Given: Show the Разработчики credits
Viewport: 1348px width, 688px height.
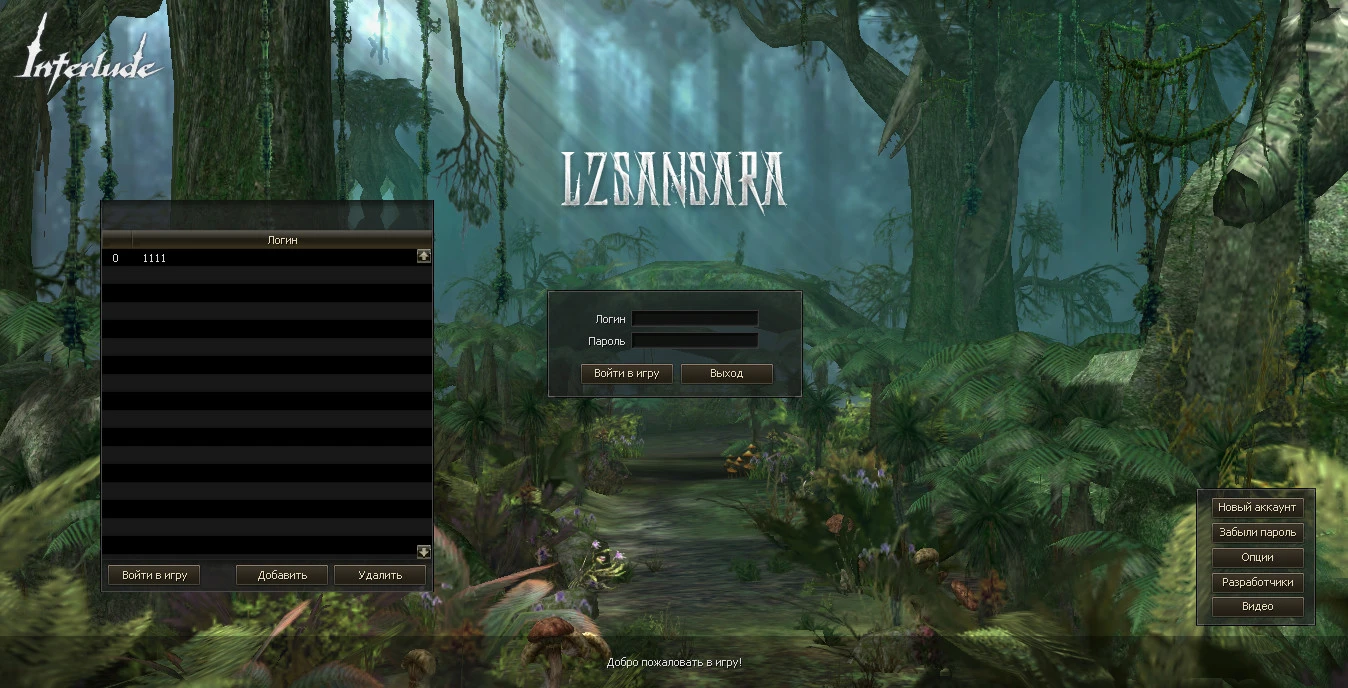Looking at the screenshot, I should coord(1257,582).
